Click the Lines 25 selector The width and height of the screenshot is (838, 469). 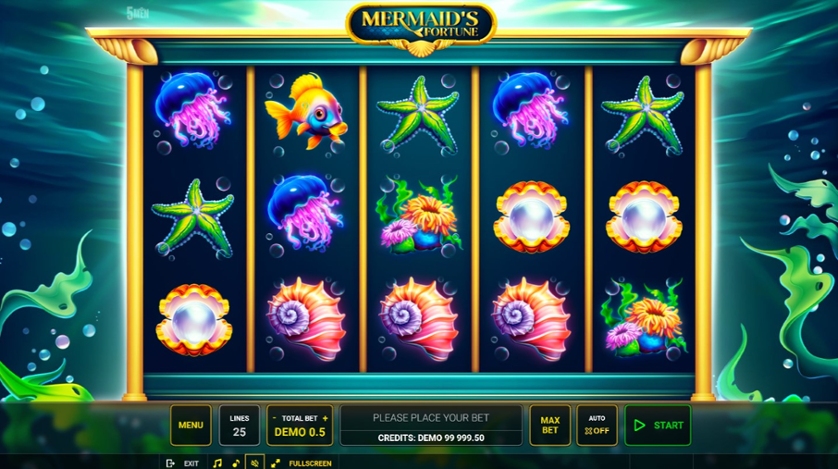coord(239,425)
